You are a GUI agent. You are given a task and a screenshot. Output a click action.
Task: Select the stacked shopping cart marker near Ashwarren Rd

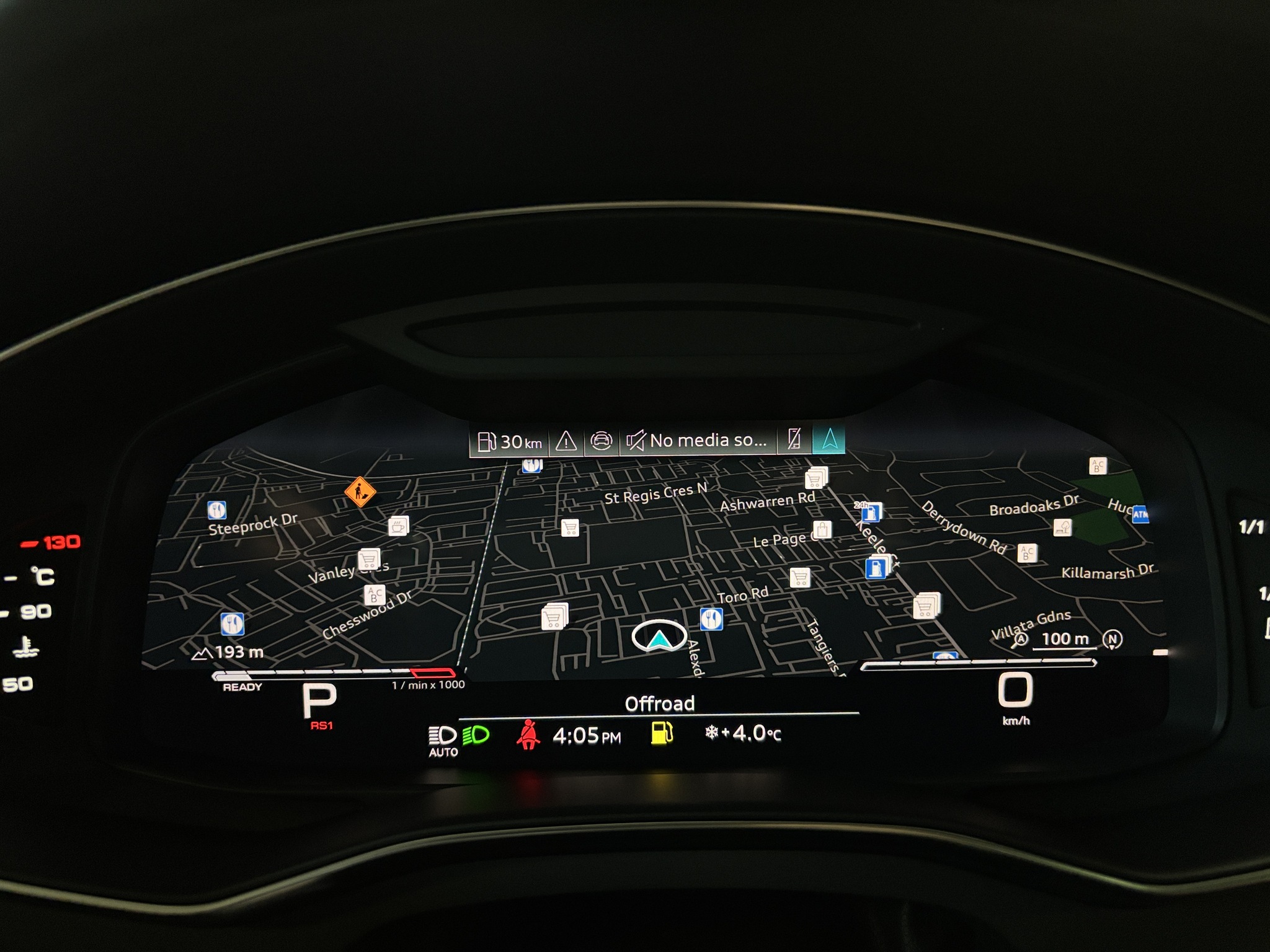816,478
